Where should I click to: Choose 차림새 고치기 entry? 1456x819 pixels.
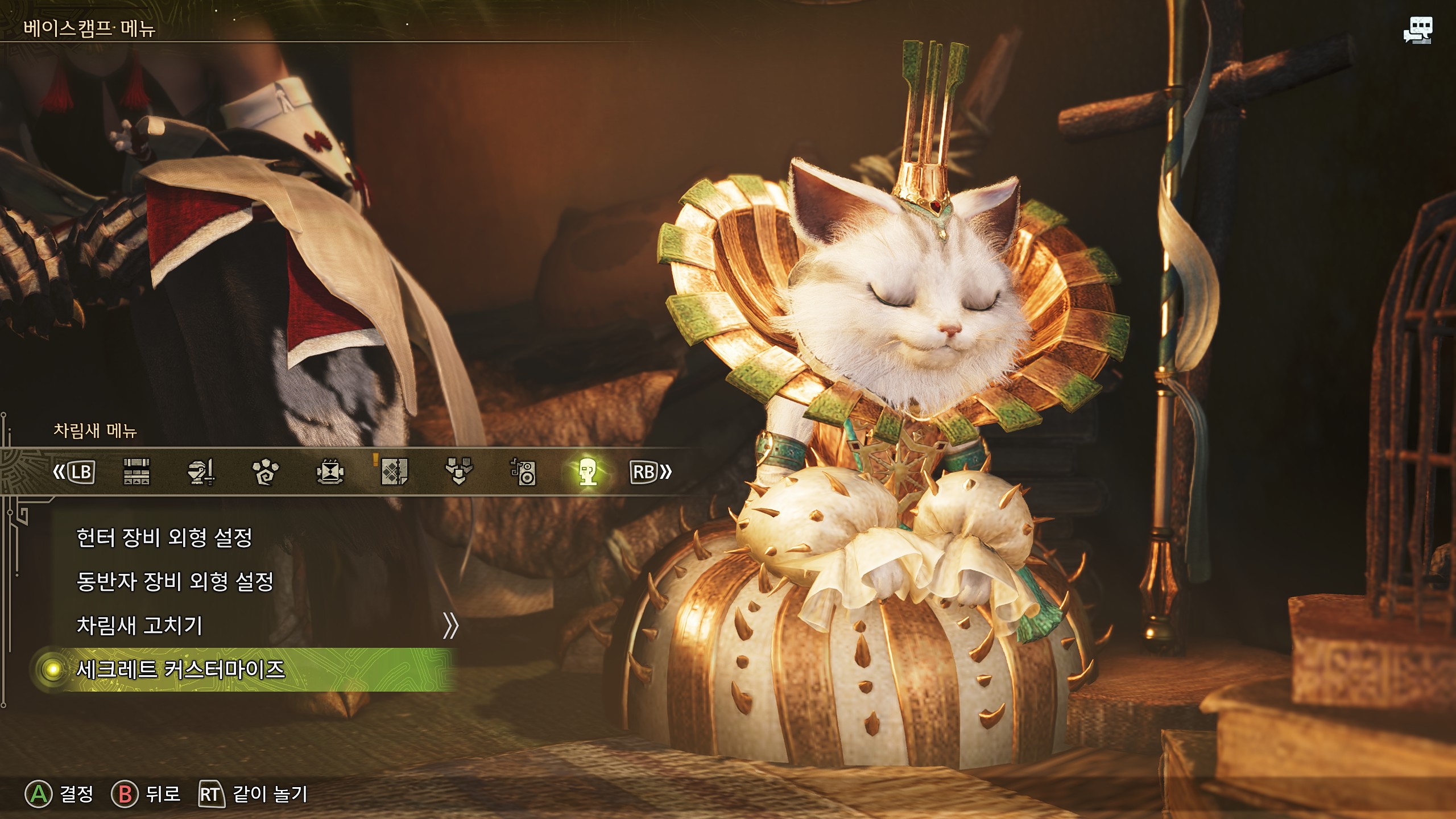pos(140,626)
